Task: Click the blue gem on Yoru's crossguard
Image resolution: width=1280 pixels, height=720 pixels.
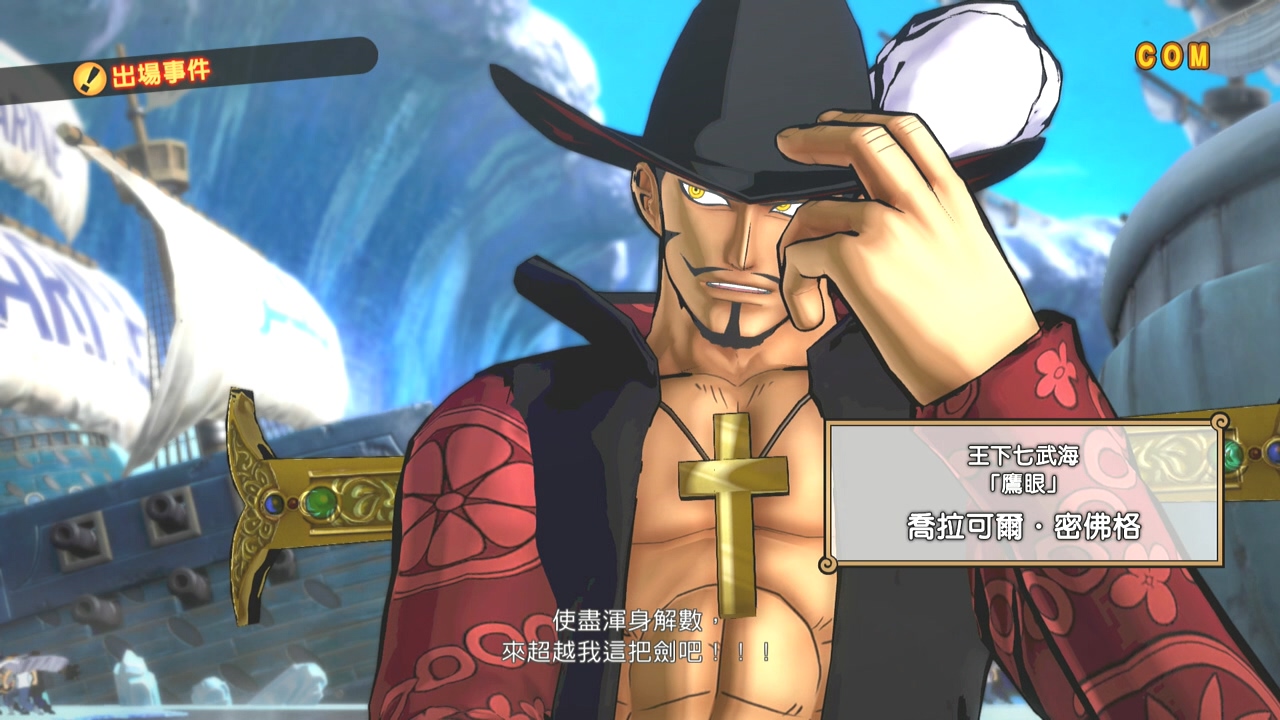Action: pyautogui.click(x=272, y=503)
